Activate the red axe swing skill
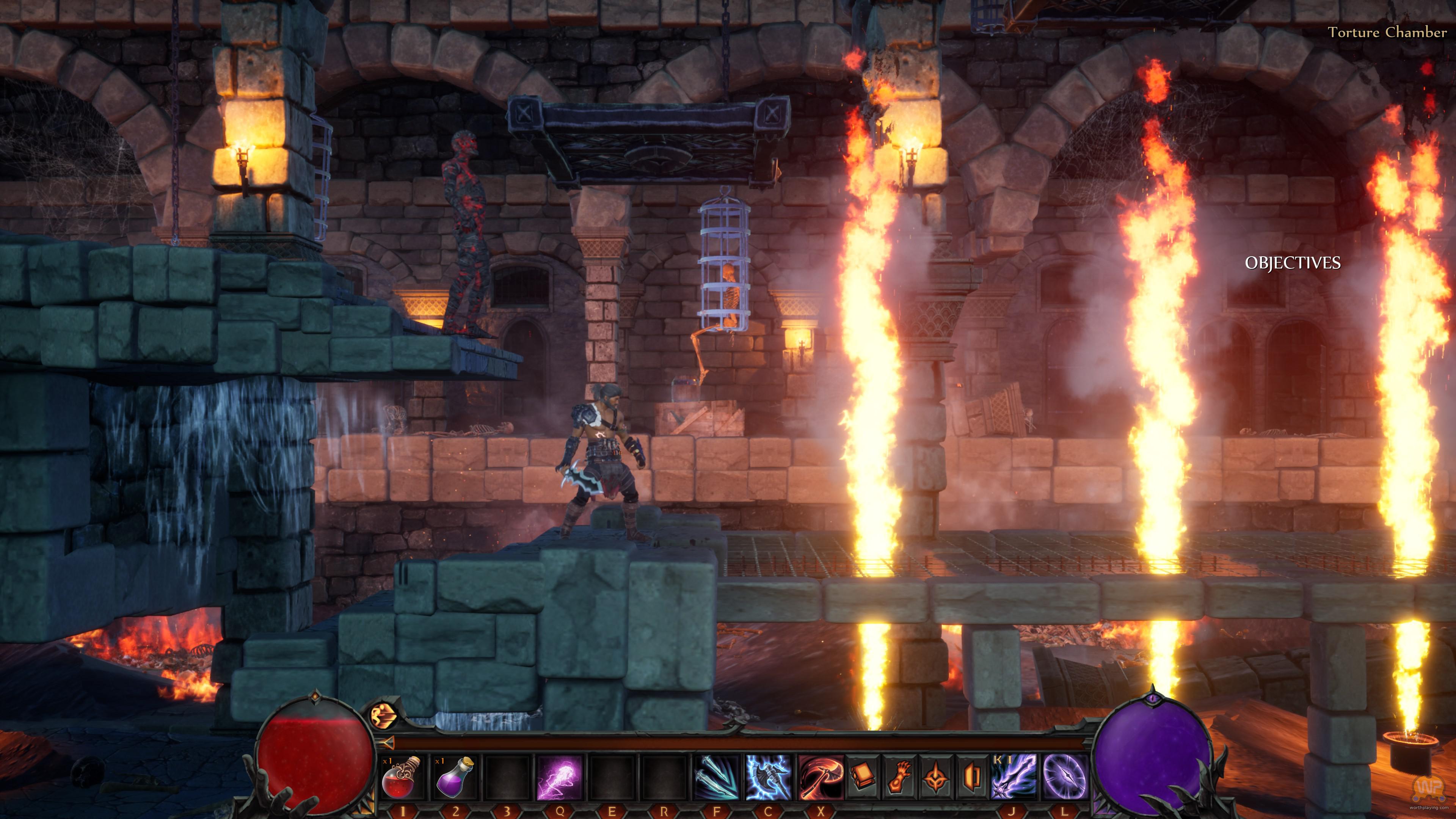The height and width of the screenshot is (819, 1456). [x=821, y=778]
